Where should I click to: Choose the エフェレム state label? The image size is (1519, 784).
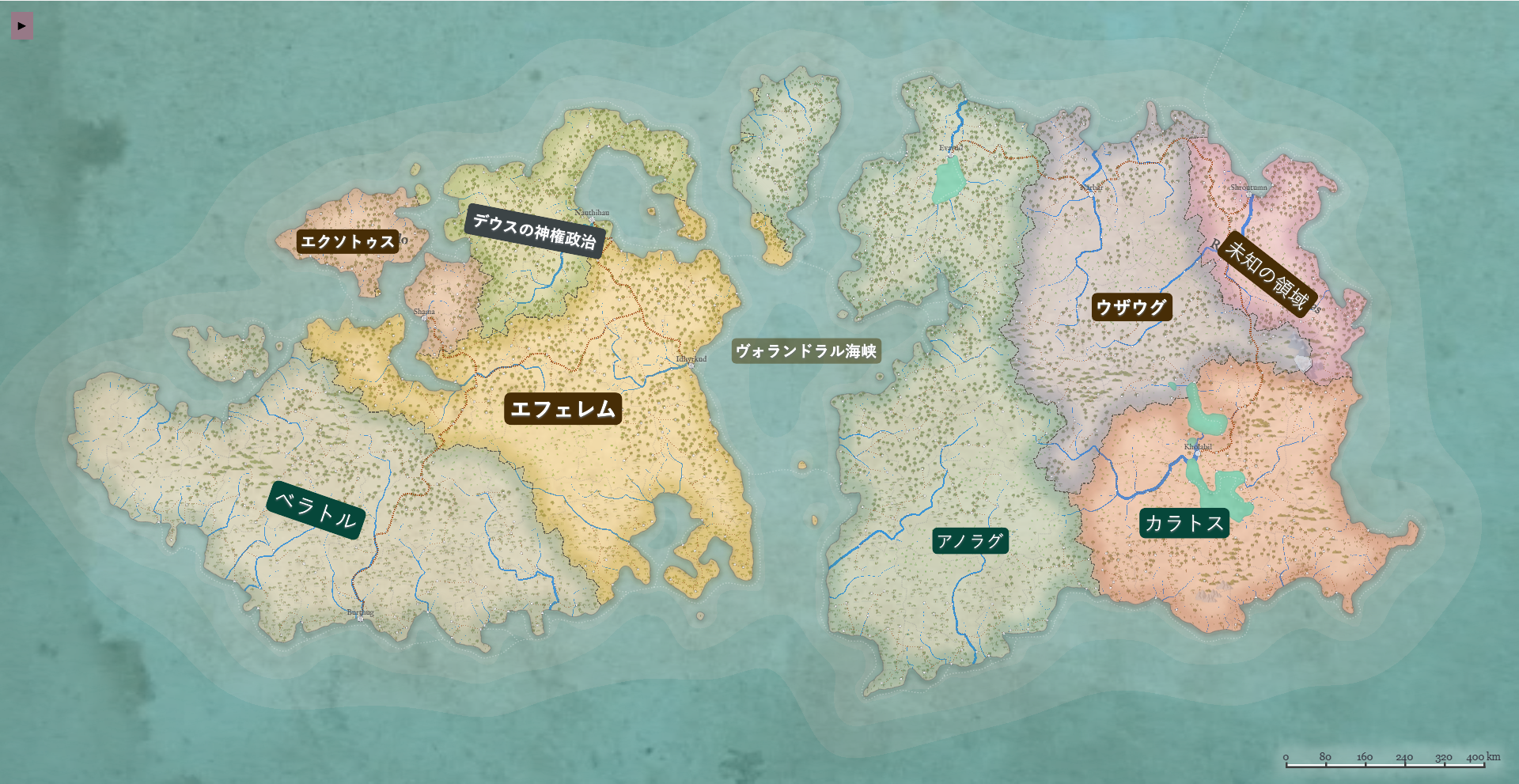pyautogui.click(x=563, y=409)
